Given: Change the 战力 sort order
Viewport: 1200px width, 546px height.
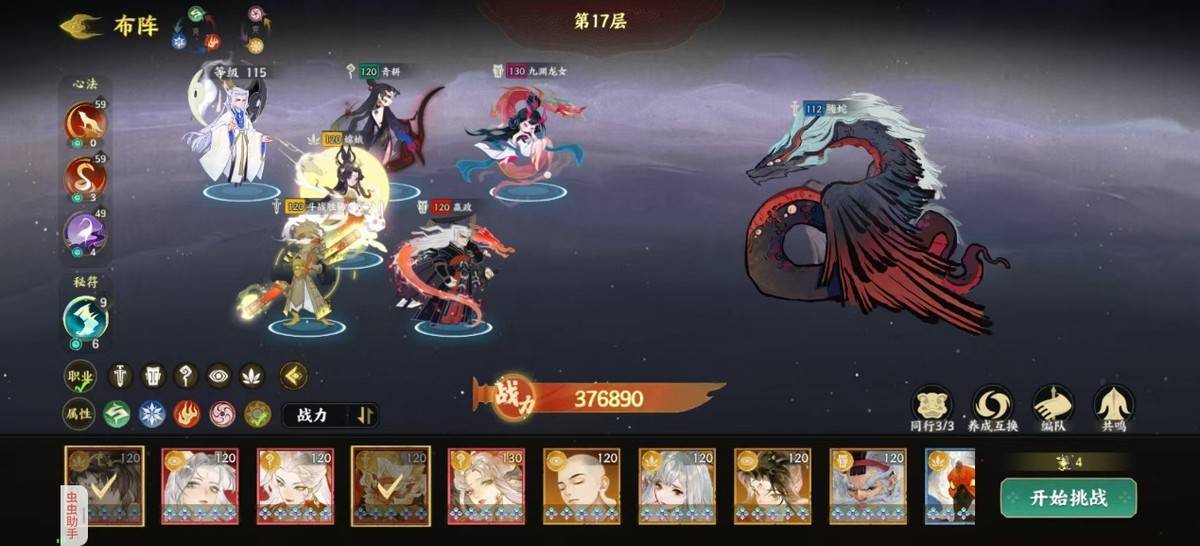Looking at the screenshot, I should point(330,415).
